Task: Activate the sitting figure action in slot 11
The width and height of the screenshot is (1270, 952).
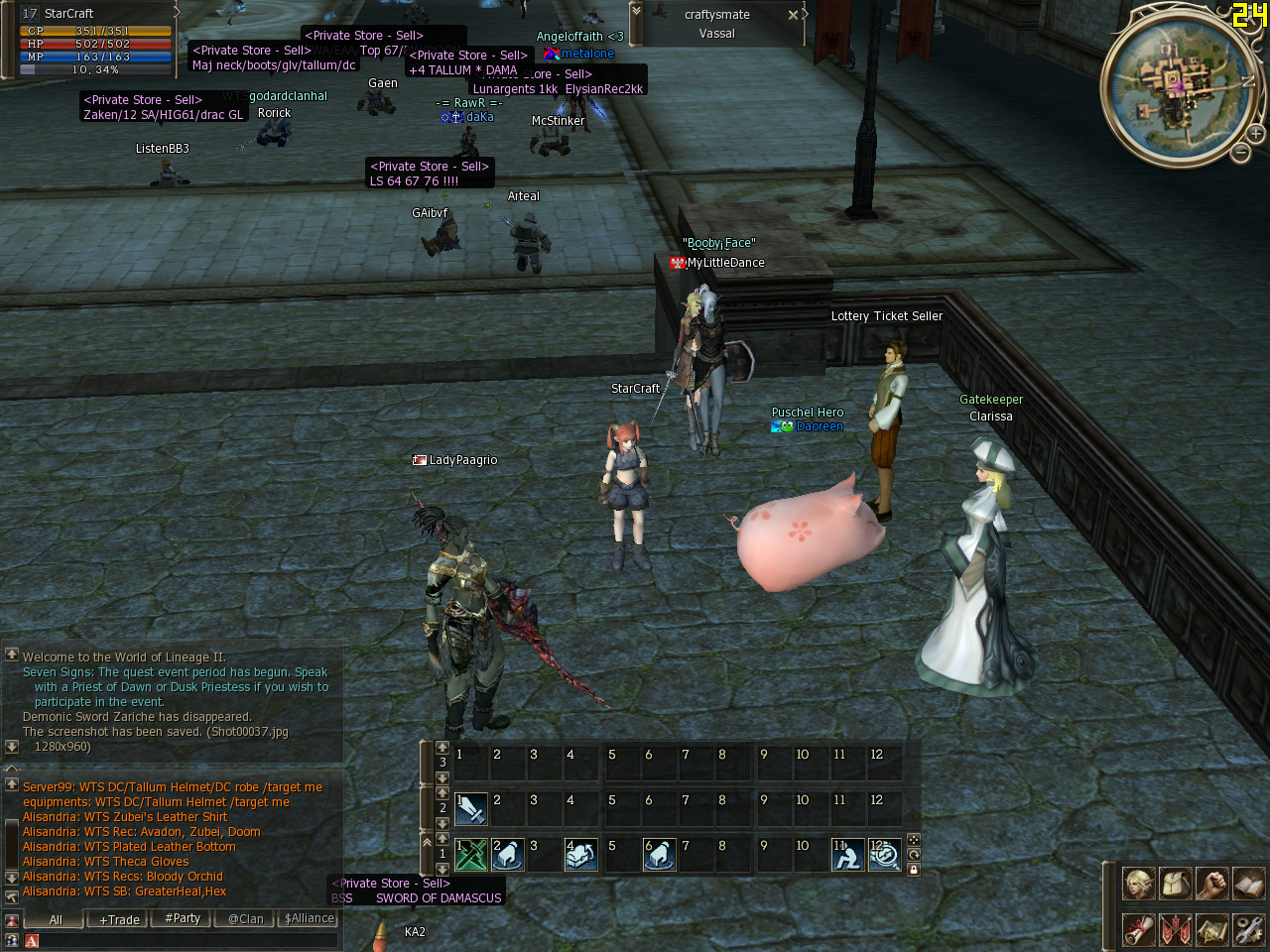Action: click(847, 854)
